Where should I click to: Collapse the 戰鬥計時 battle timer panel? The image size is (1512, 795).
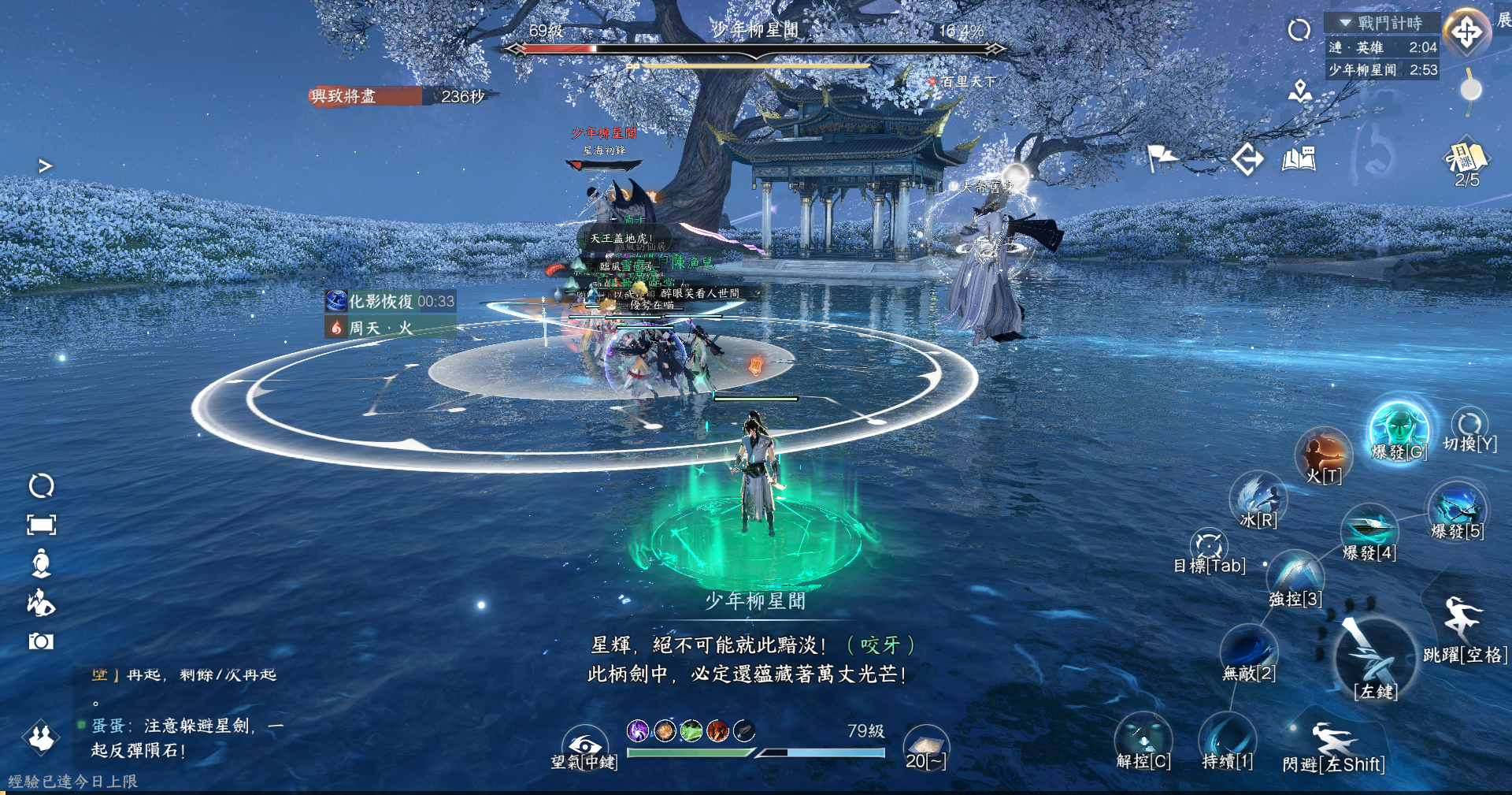point(1345,23)
